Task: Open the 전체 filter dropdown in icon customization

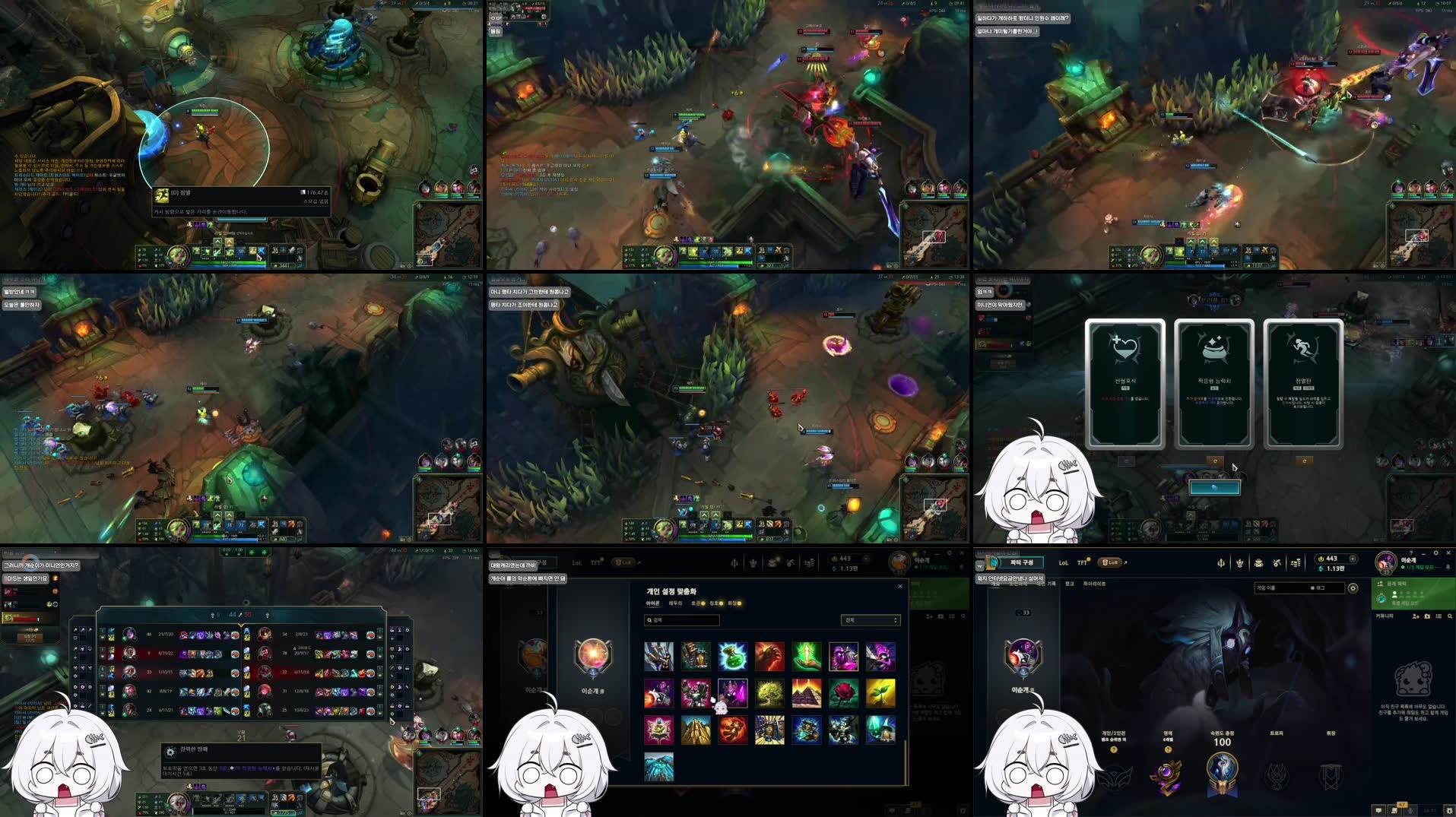Action: [x=871, y=619]
